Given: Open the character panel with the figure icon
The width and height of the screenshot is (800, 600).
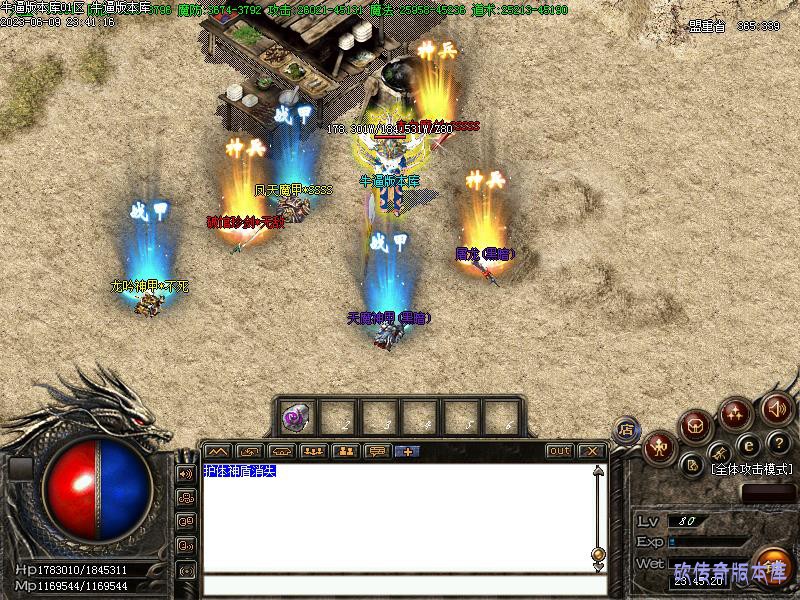Looking at the screenshot, I should tap(659, 448).
